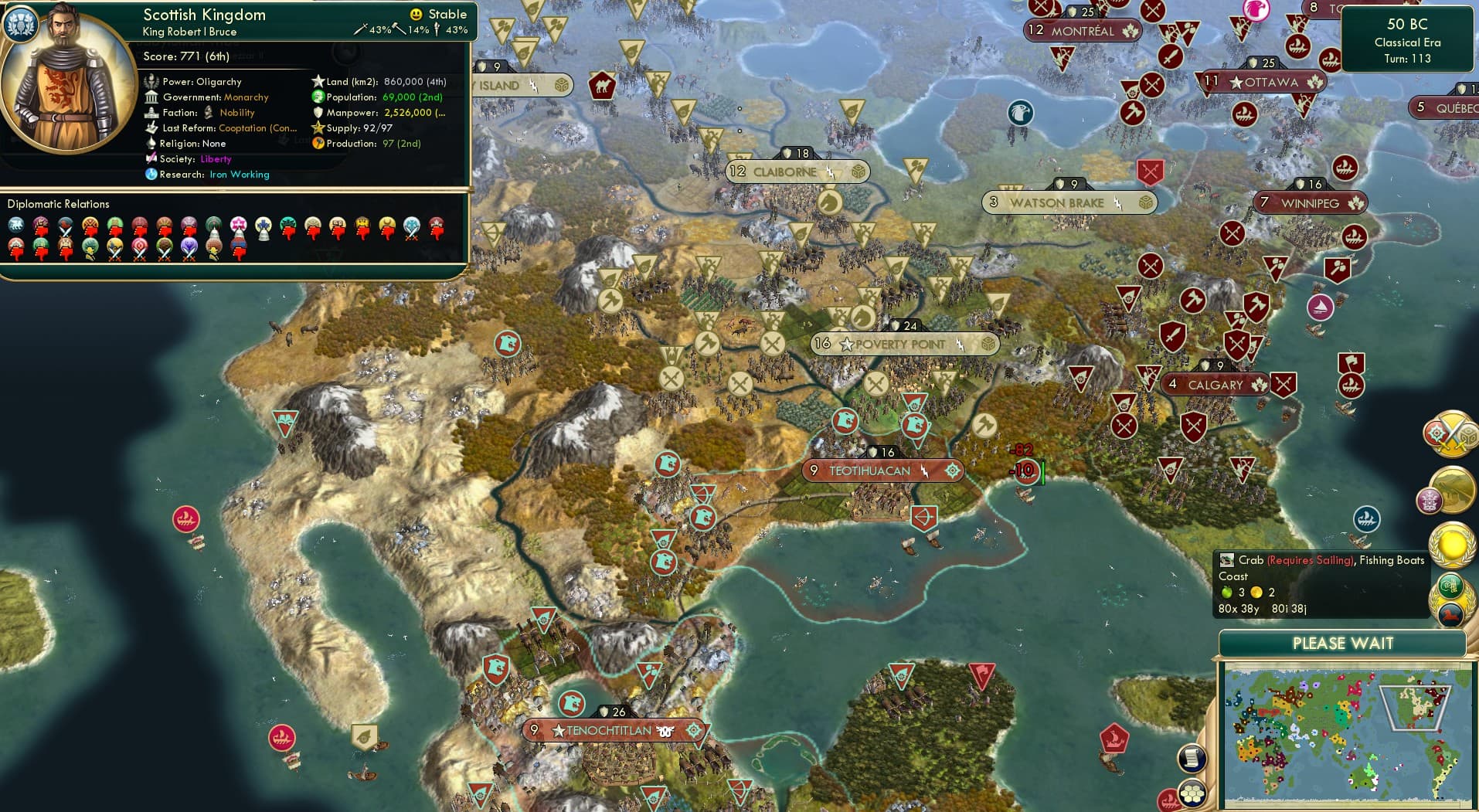Click the Crab resource icon in the tooltip
The width and height of the screenshot is (1479, 812).
[1226, 559]
